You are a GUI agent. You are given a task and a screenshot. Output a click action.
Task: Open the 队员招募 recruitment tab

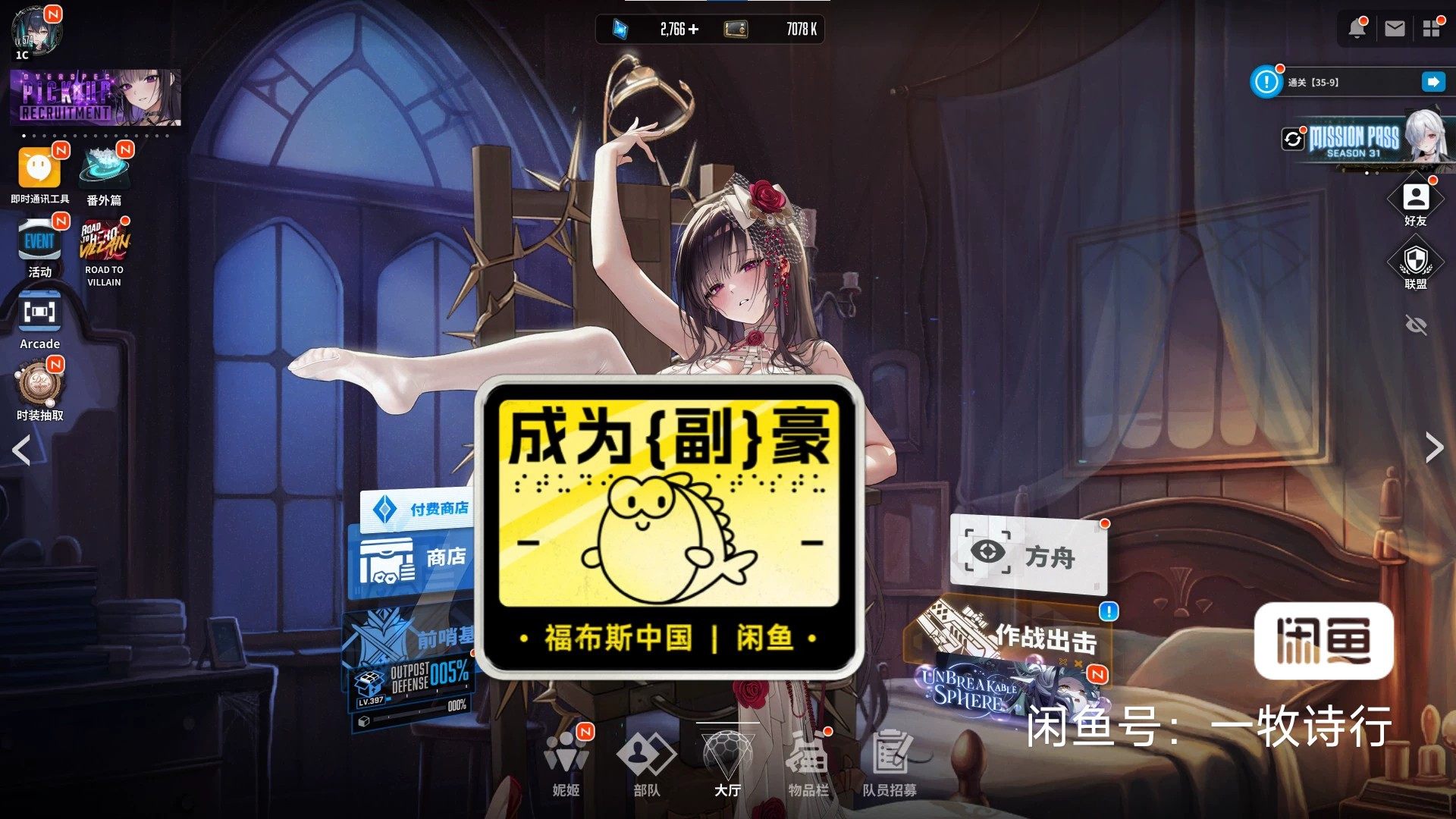coord(891,758)
